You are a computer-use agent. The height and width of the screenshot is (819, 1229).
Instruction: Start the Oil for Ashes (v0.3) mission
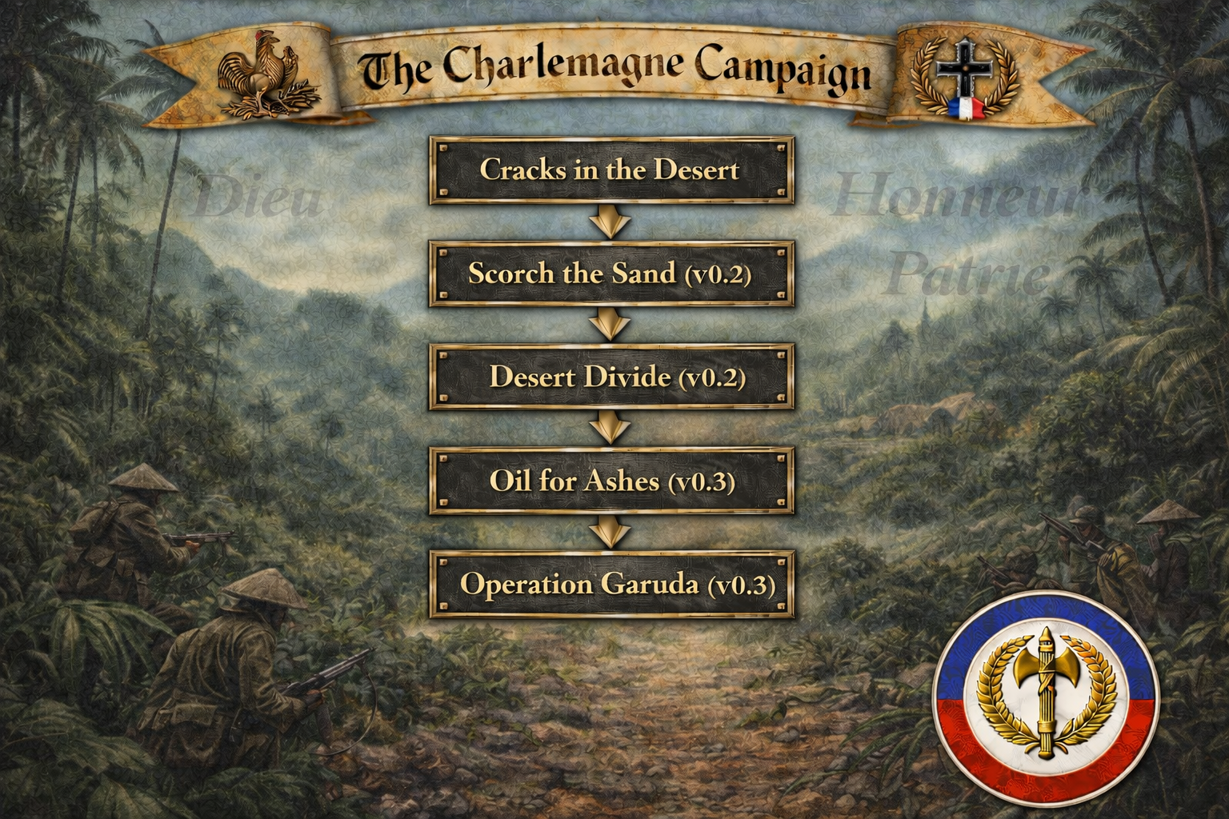click(x=611, y=481)
